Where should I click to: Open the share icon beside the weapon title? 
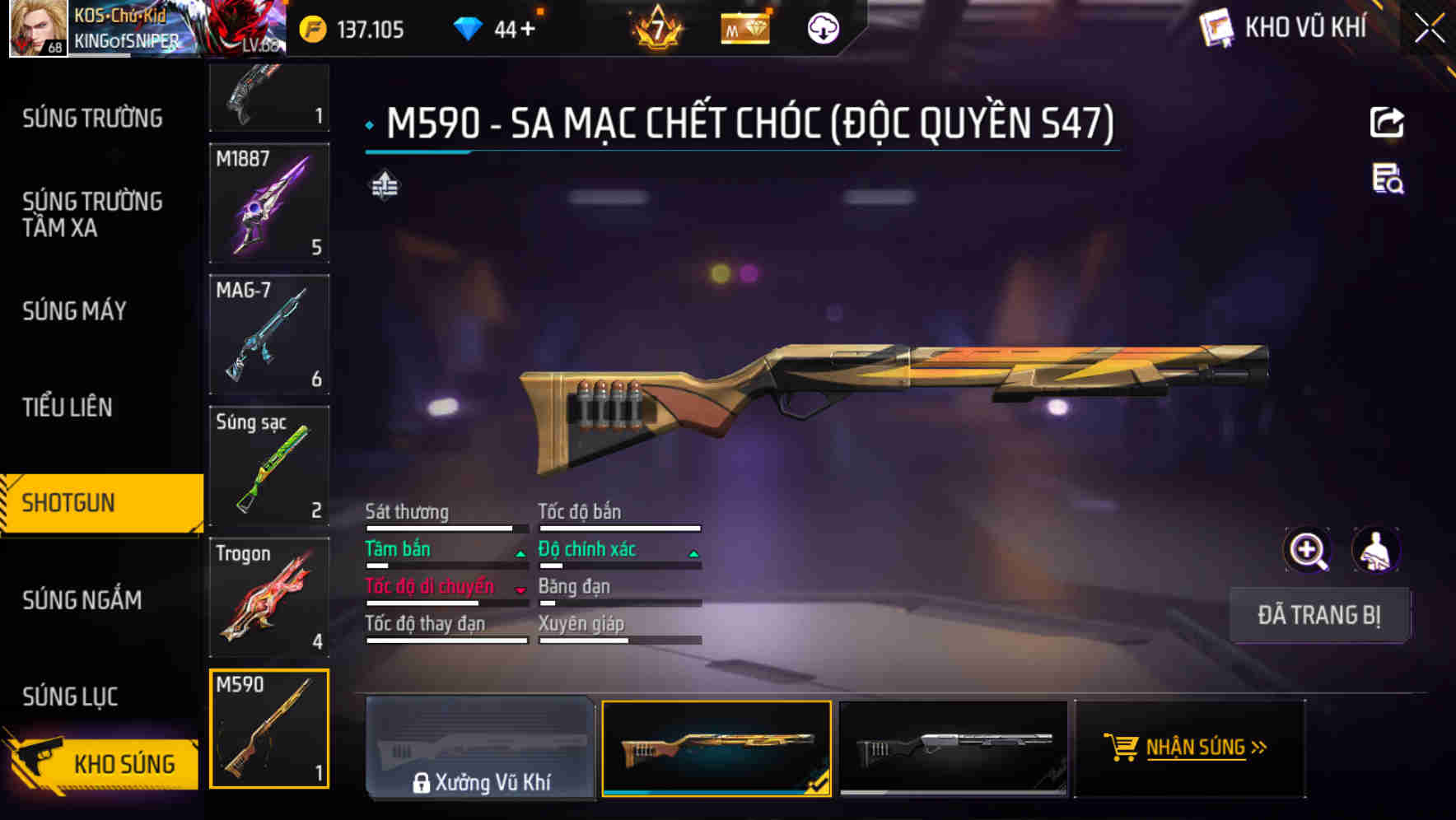point(1388,122)
